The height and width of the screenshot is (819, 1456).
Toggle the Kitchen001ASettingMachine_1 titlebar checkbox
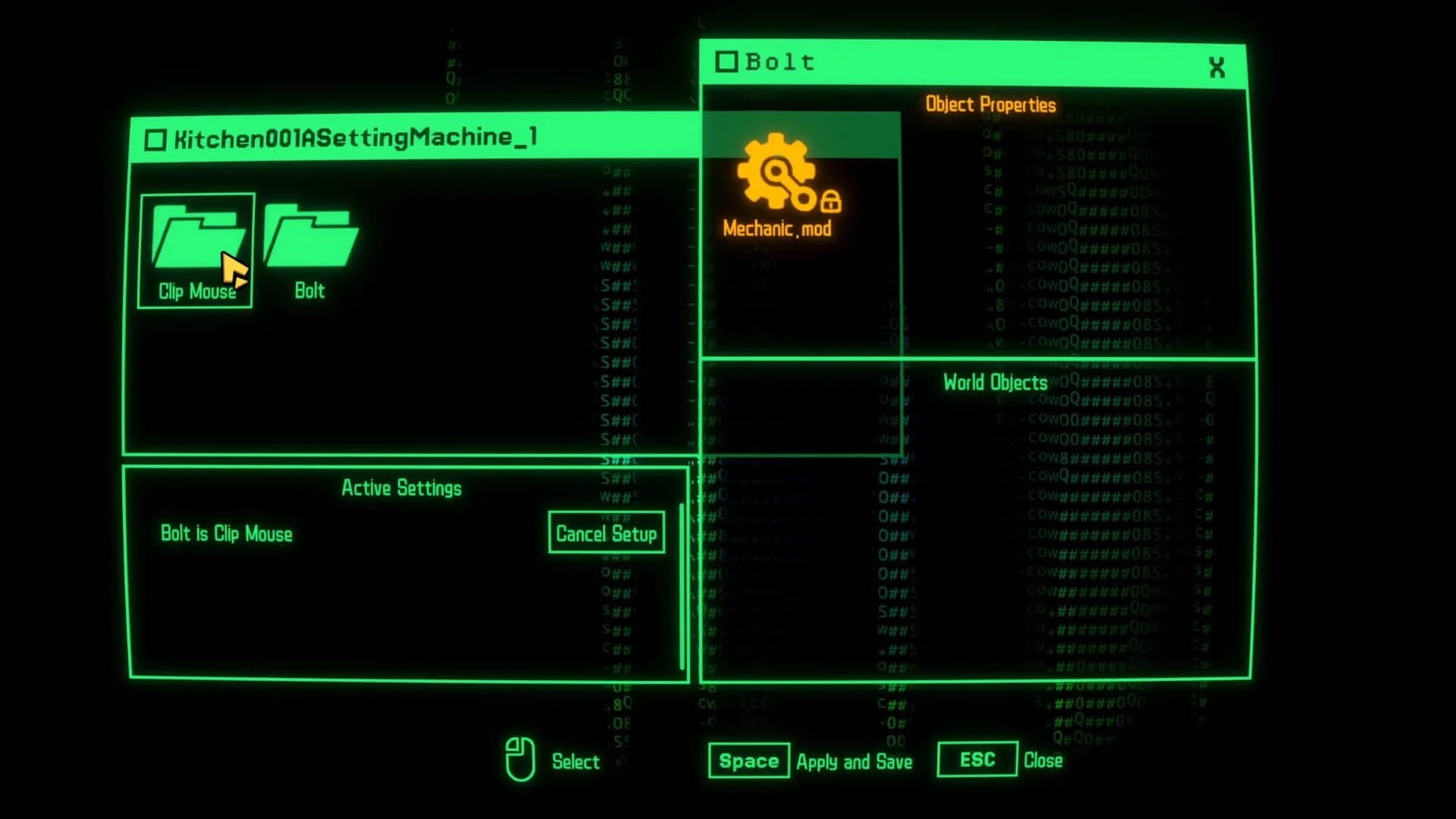[x=156, y=138]
